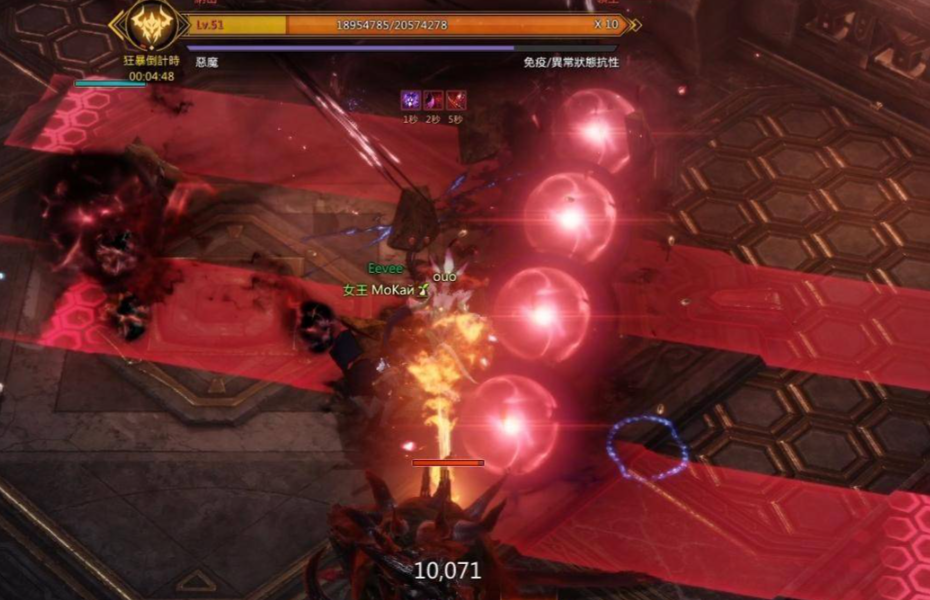930x600 pixels.
Task: Click the golden demon boss emblem
Action: (x=152, y=25)
